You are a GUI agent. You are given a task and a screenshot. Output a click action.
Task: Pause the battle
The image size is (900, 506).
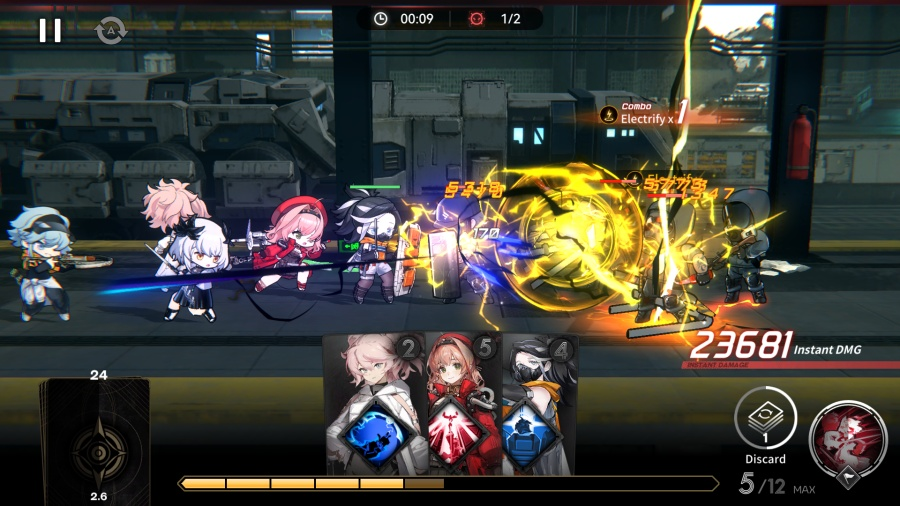tap(49, 31)
